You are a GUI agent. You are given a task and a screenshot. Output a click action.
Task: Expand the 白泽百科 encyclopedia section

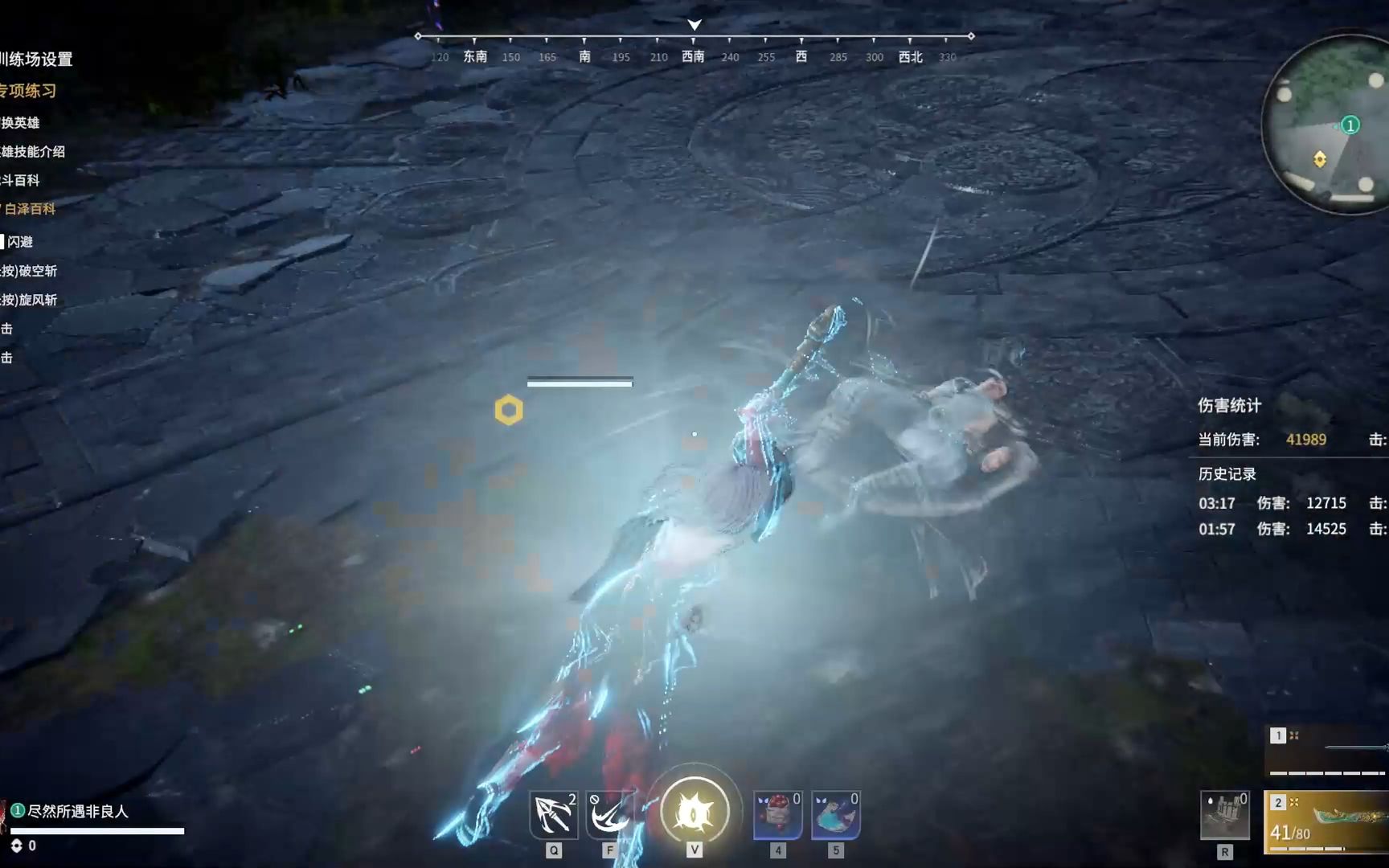click(29, 209)
